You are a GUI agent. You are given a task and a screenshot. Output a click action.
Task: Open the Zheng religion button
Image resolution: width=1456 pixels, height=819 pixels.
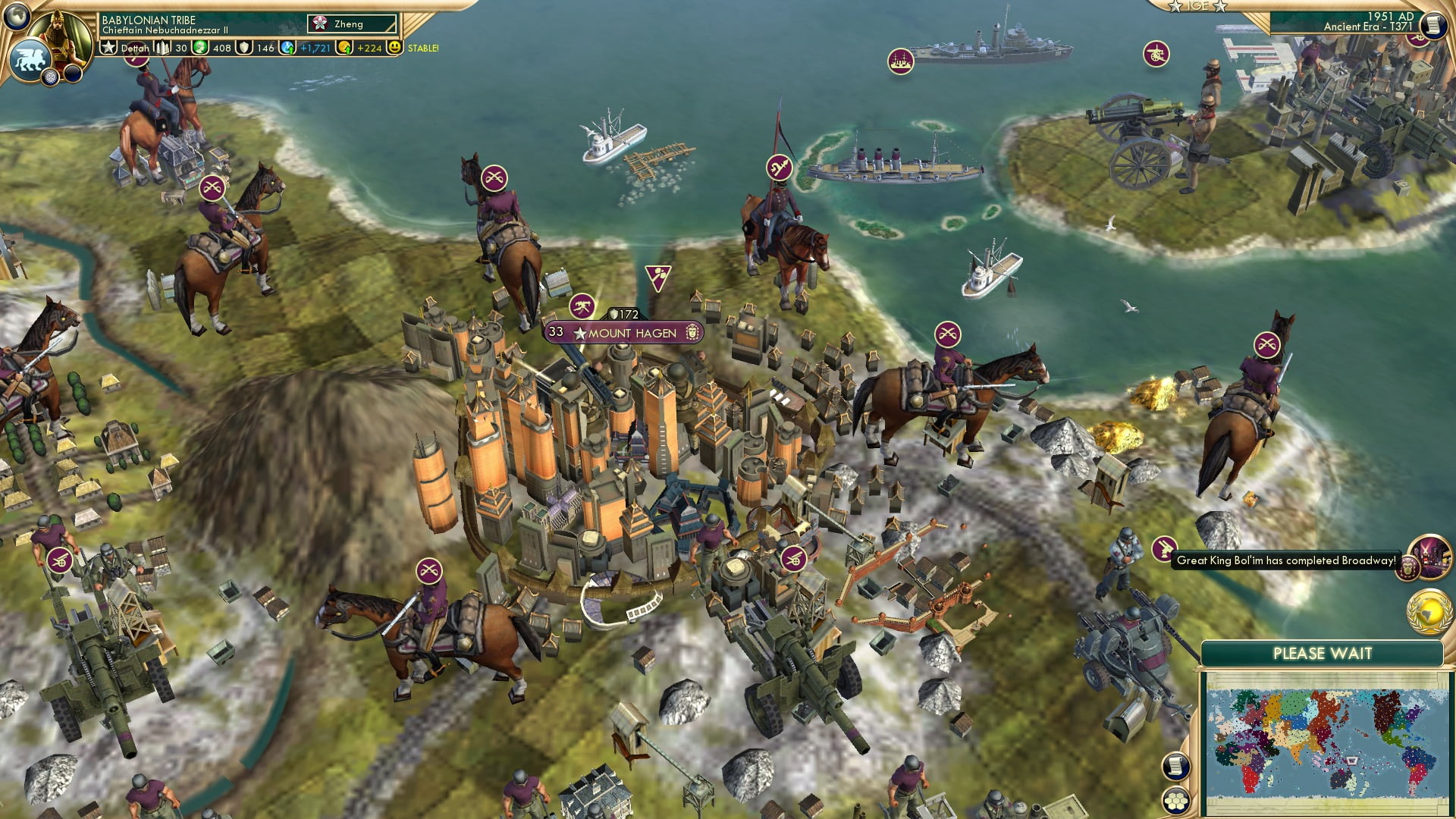[351, 24]
